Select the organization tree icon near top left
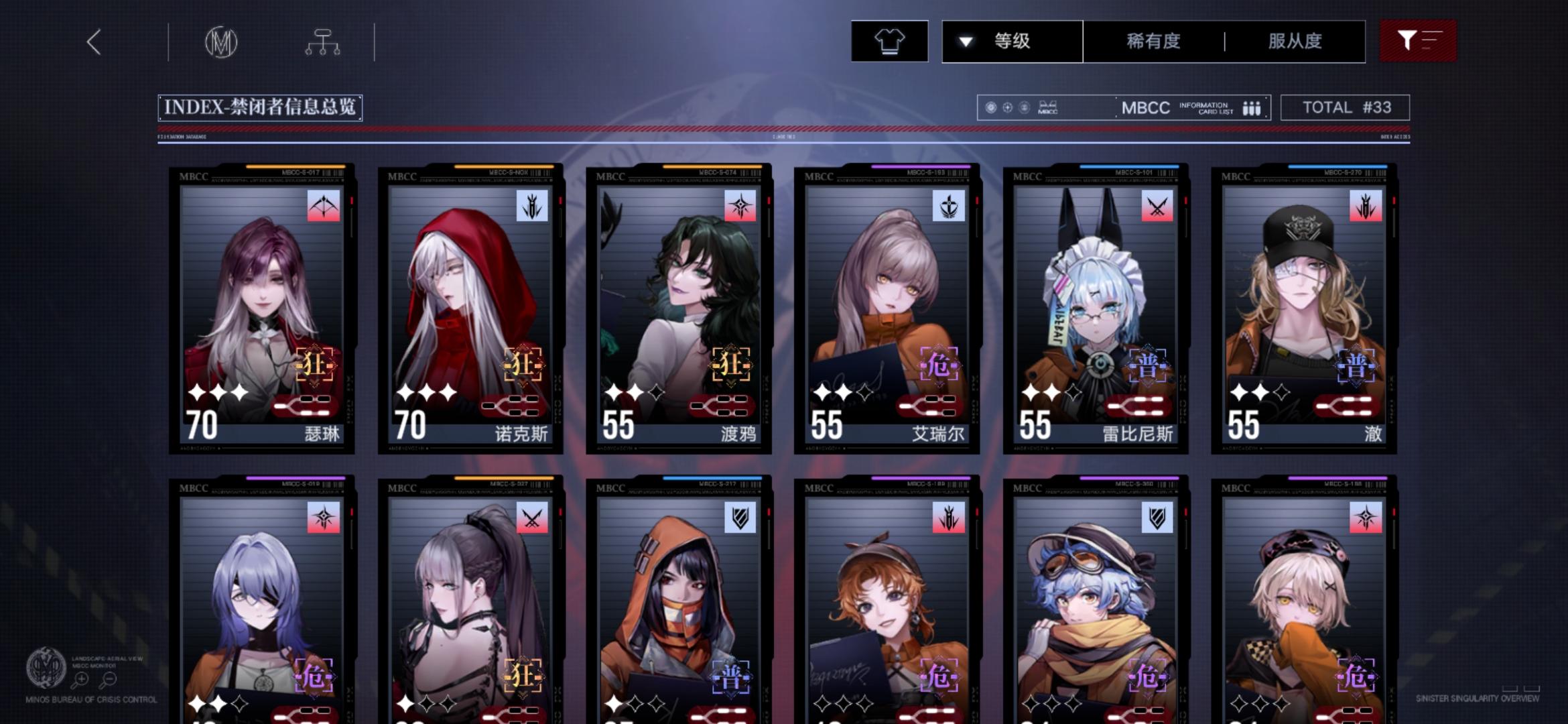The width and height of the screenshot is (1568, 724). 324,42
